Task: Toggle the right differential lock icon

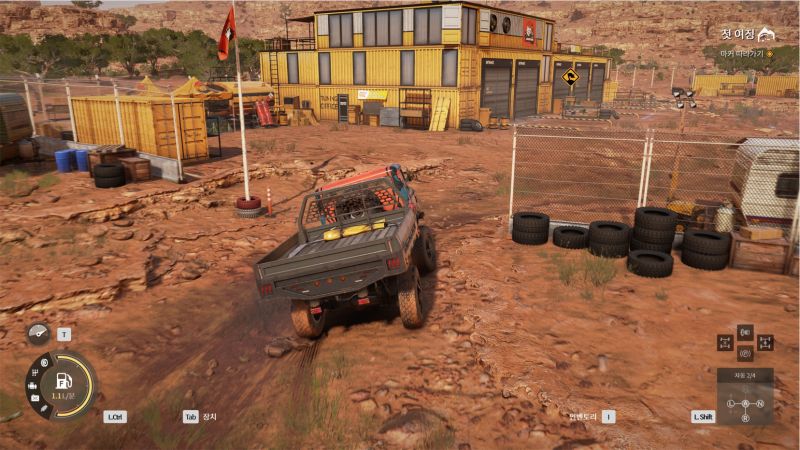Action: 765,342
